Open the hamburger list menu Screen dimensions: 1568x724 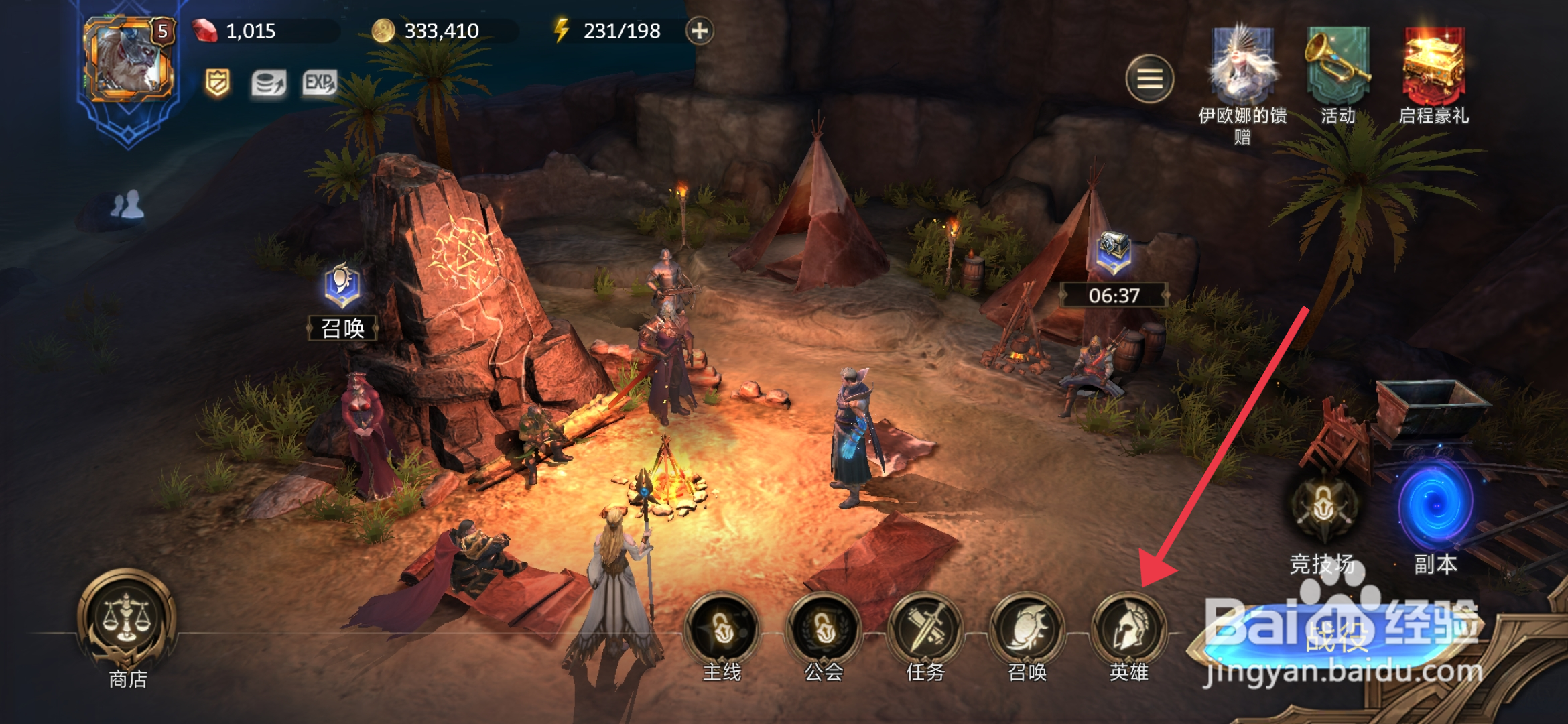coord(1149,79)
